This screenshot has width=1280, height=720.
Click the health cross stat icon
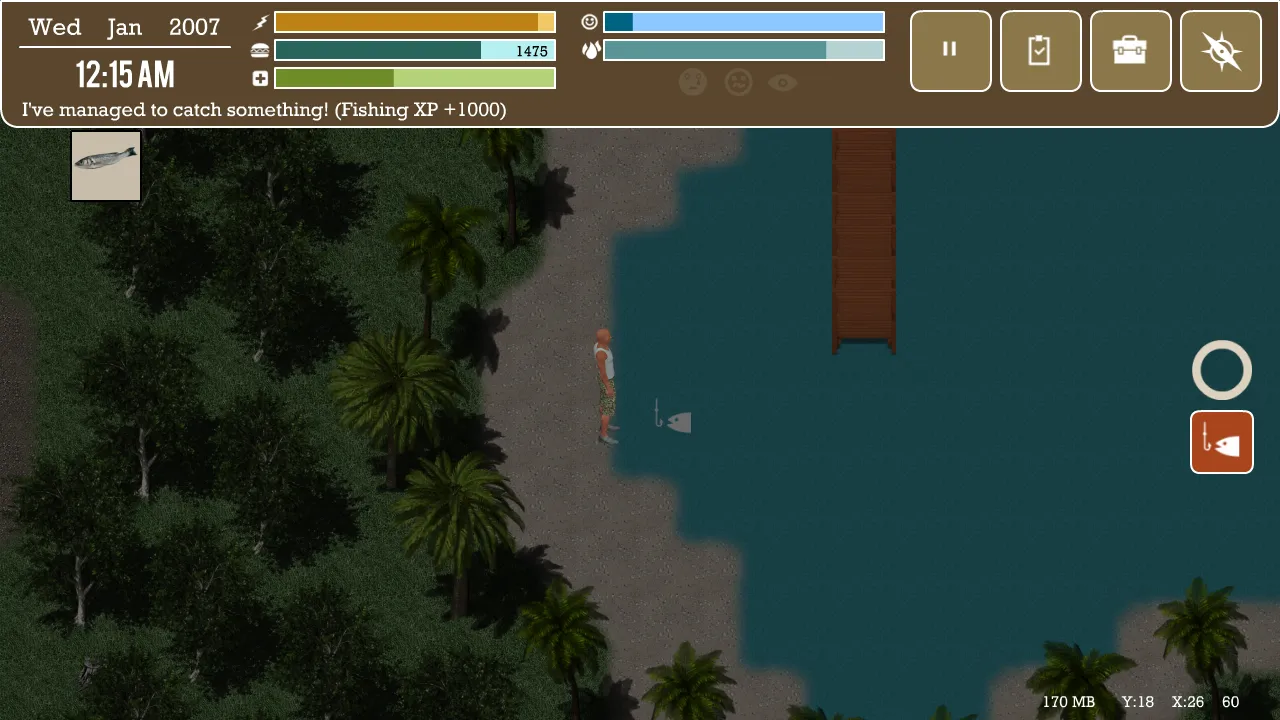[259, 78]
